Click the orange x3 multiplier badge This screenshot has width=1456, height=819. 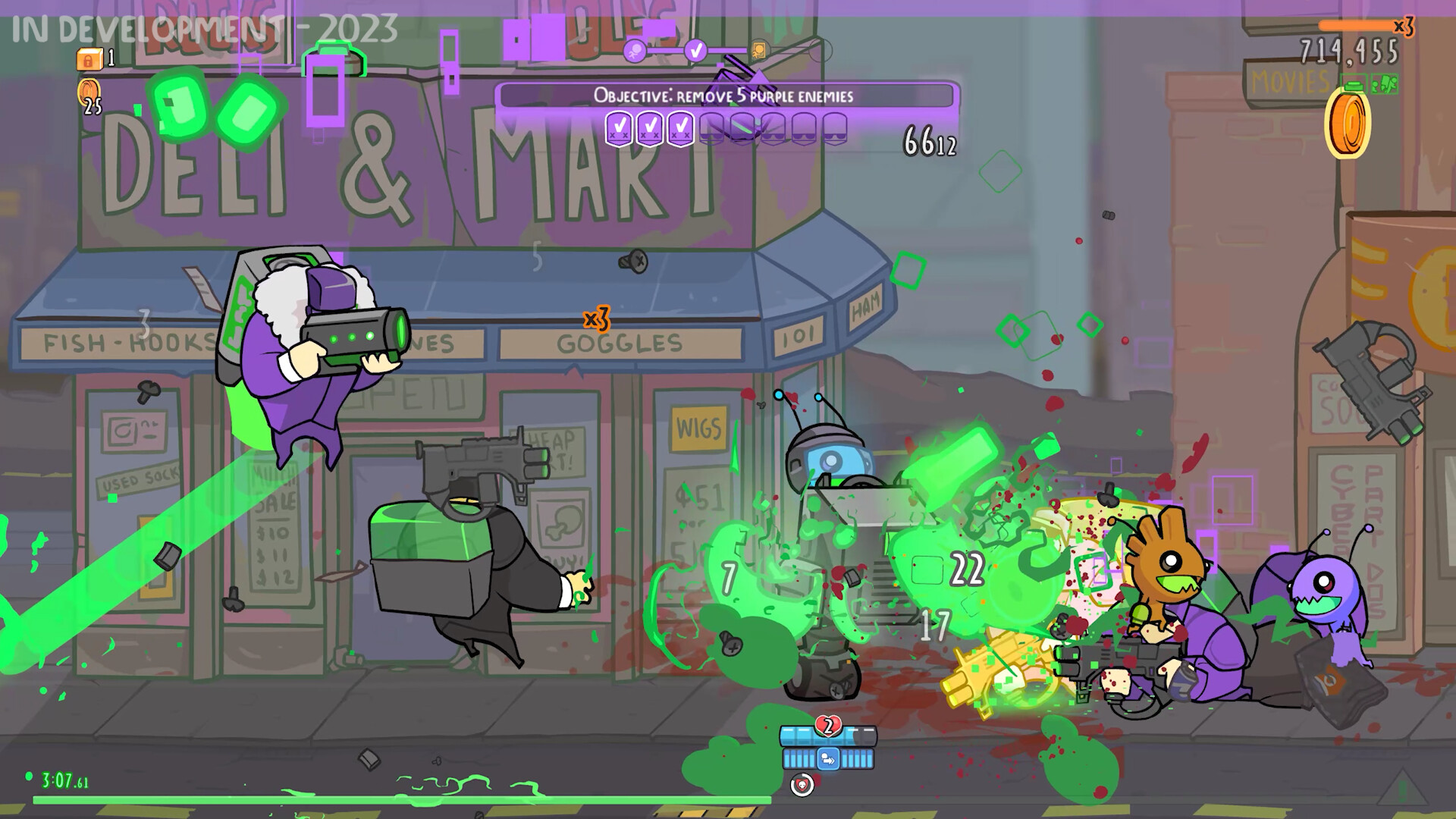(x=1404, y=27)
